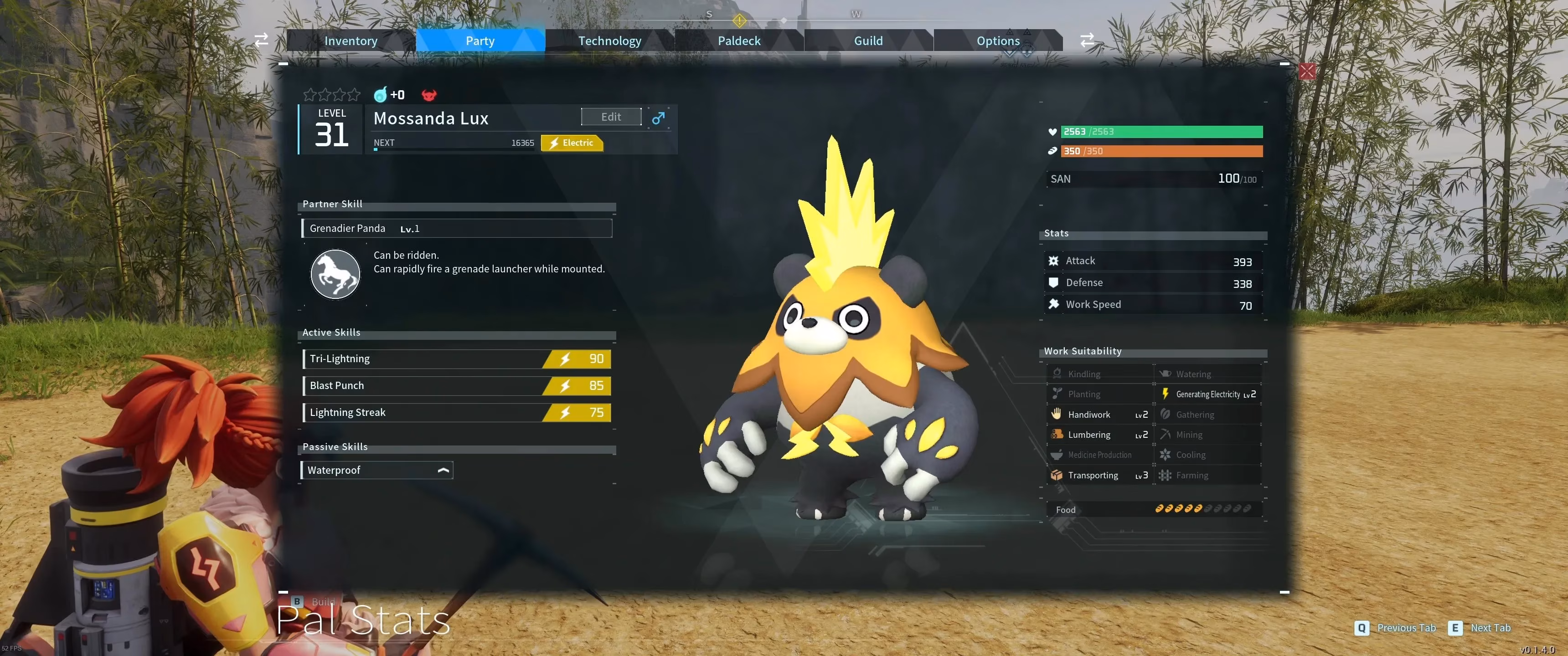Screen dimensions: 1568x656
Task: Toggle the first rating star
Action: pyautogui.click(x=310, y=94)
